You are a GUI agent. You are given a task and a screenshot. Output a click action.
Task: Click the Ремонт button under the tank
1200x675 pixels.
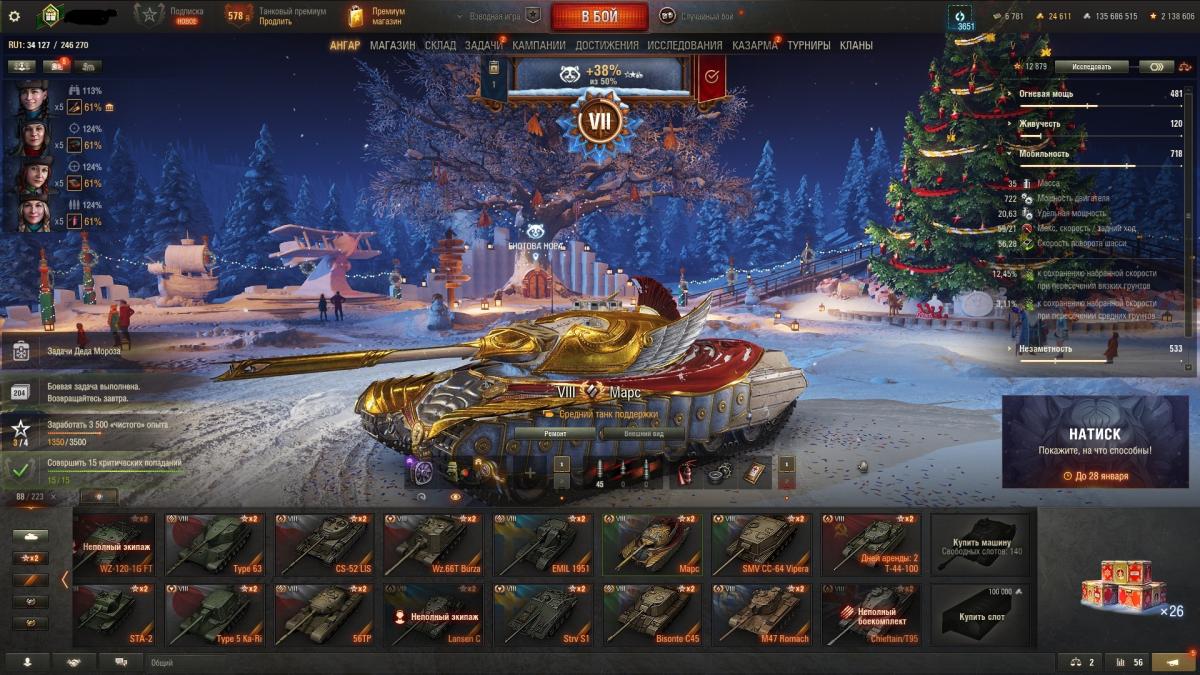click(555, 434)
